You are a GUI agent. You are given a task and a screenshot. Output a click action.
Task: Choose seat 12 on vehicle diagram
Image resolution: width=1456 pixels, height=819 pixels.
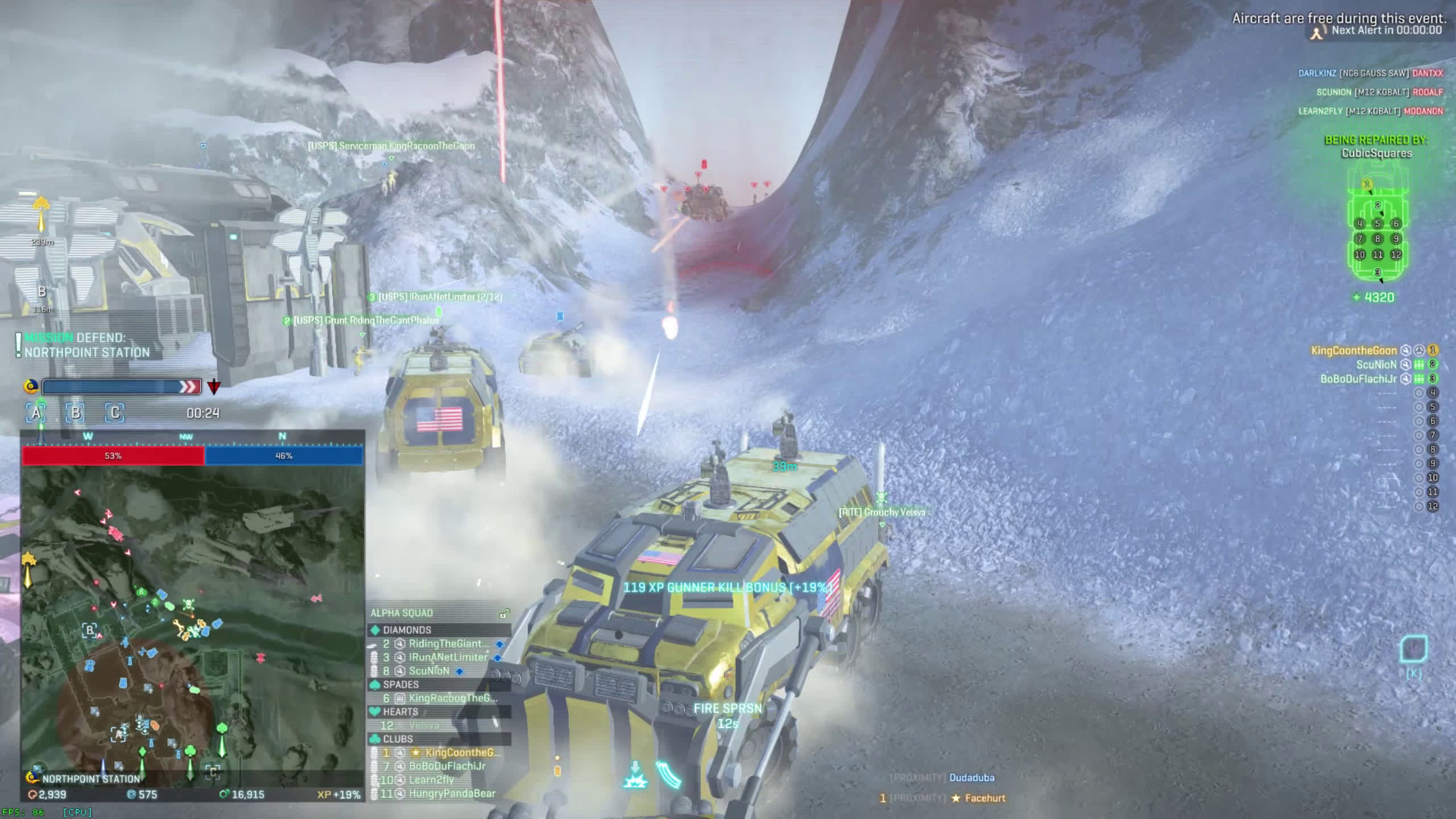[x=1396, y=255]
